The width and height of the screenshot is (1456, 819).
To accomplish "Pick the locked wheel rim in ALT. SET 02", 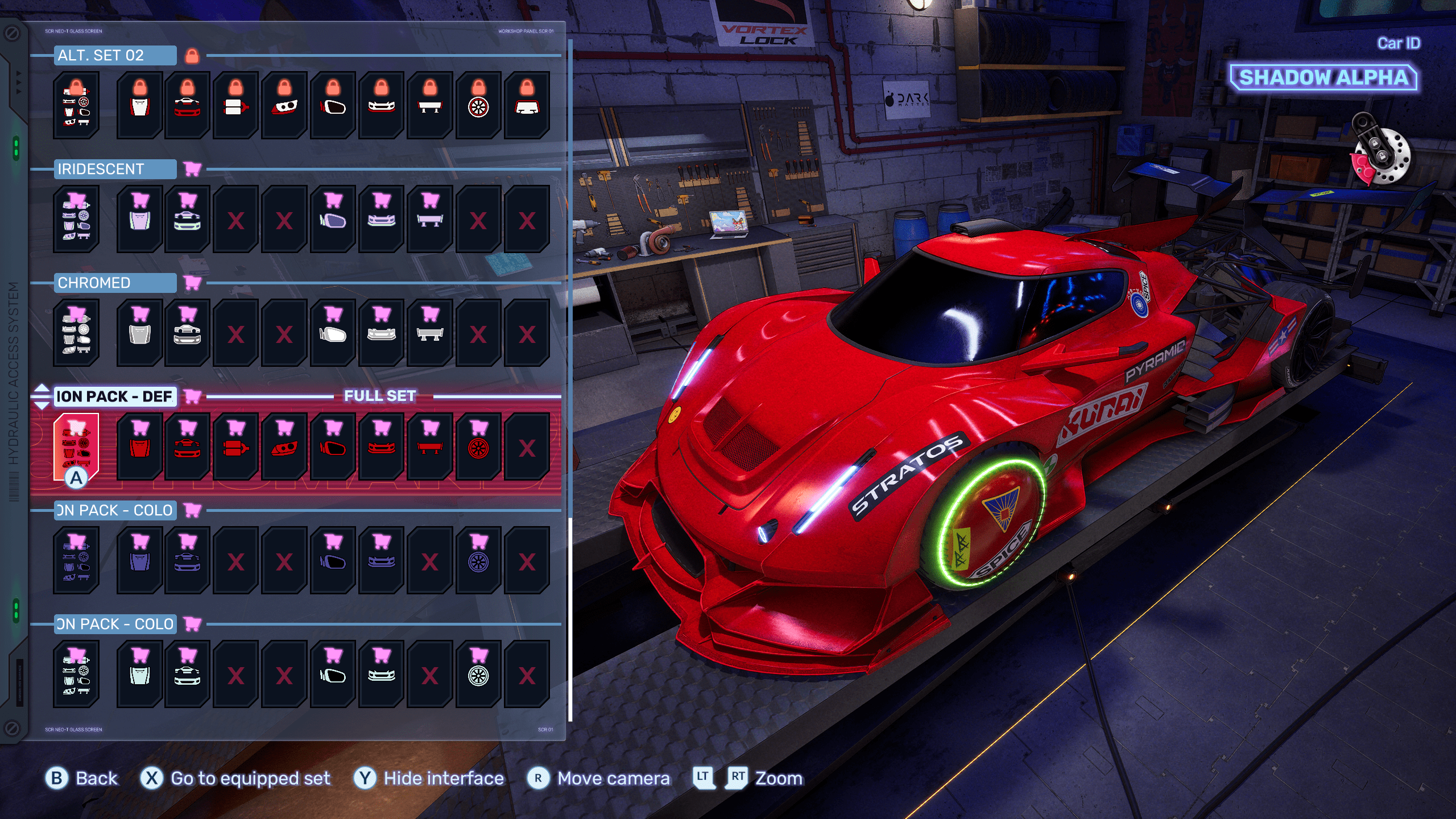I will click(478, 105).
